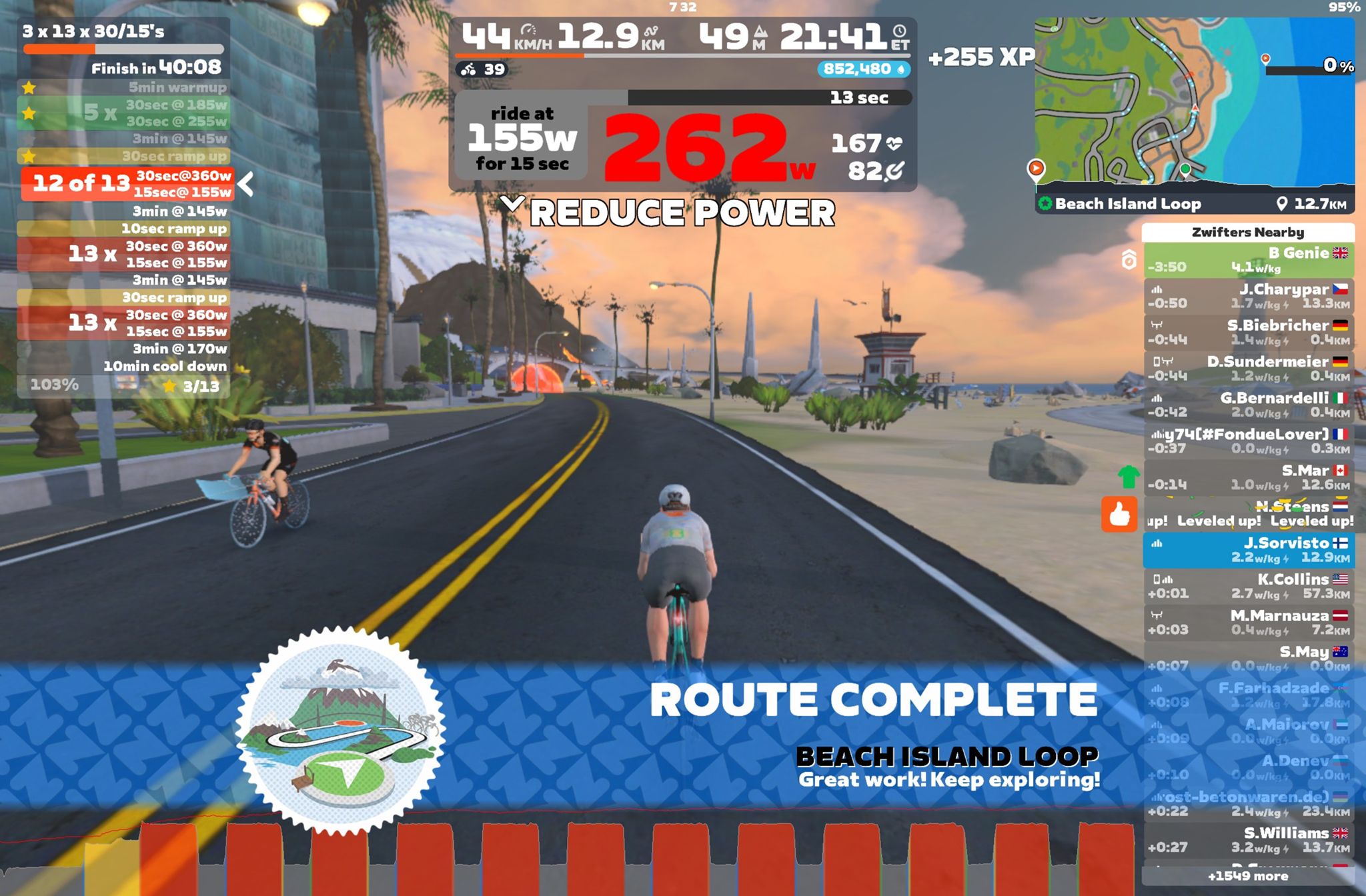Viewport: 1366px width, 896px height.
Task: Choose rider J.Charypar from the nearby list
Action: point(1248,296)
